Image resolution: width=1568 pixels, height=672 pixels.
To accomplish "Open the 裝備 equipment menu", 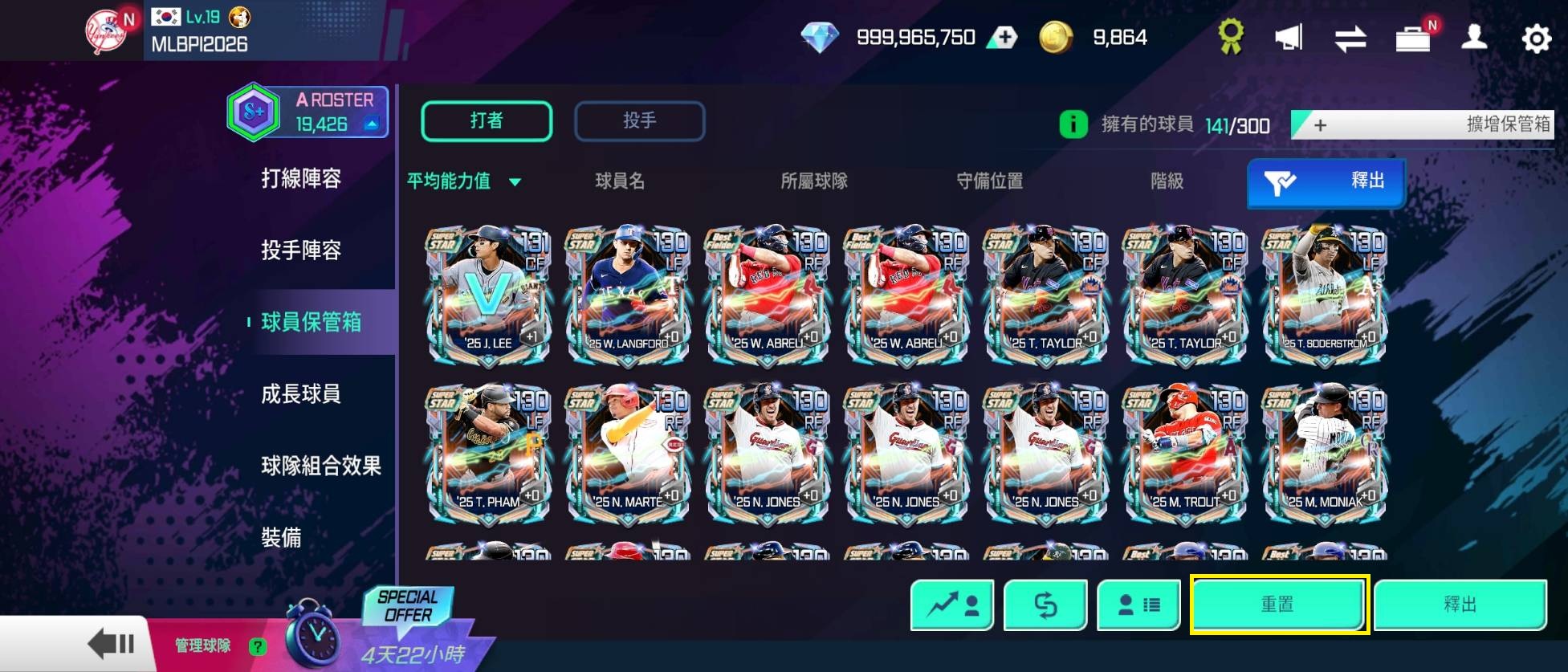I will click(x=281, y=537).
